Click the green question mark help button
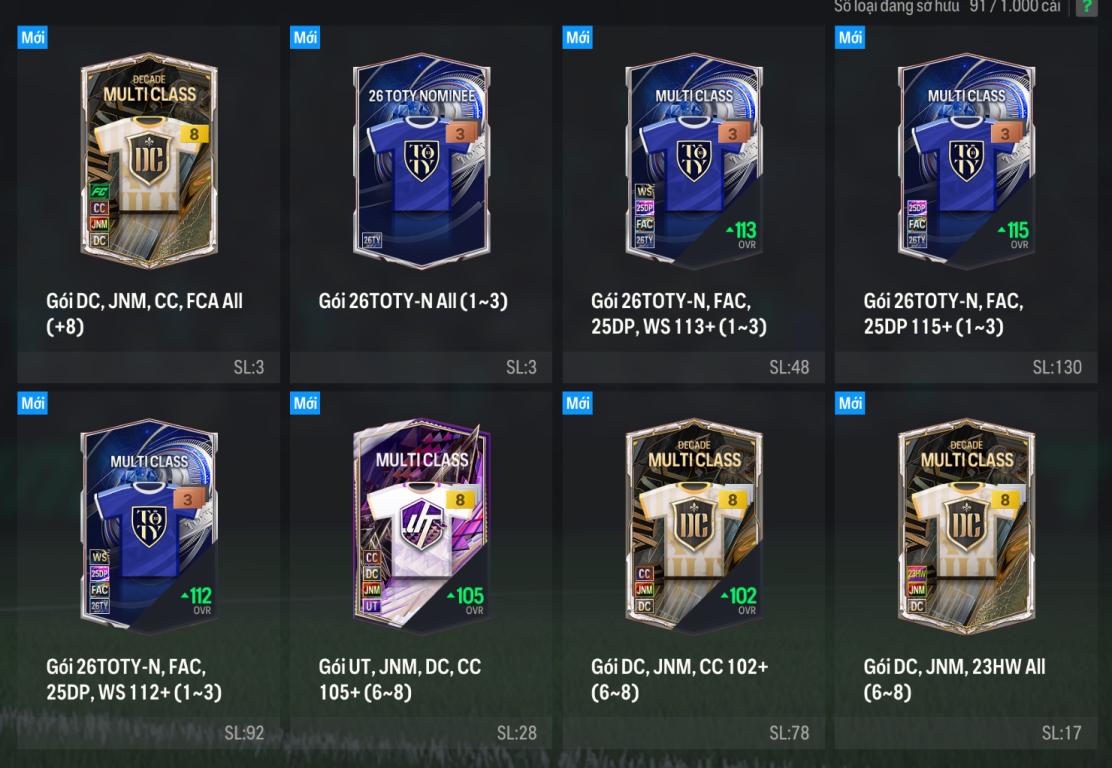Viewport: 1112px width, 768px height. [1086, 7]
